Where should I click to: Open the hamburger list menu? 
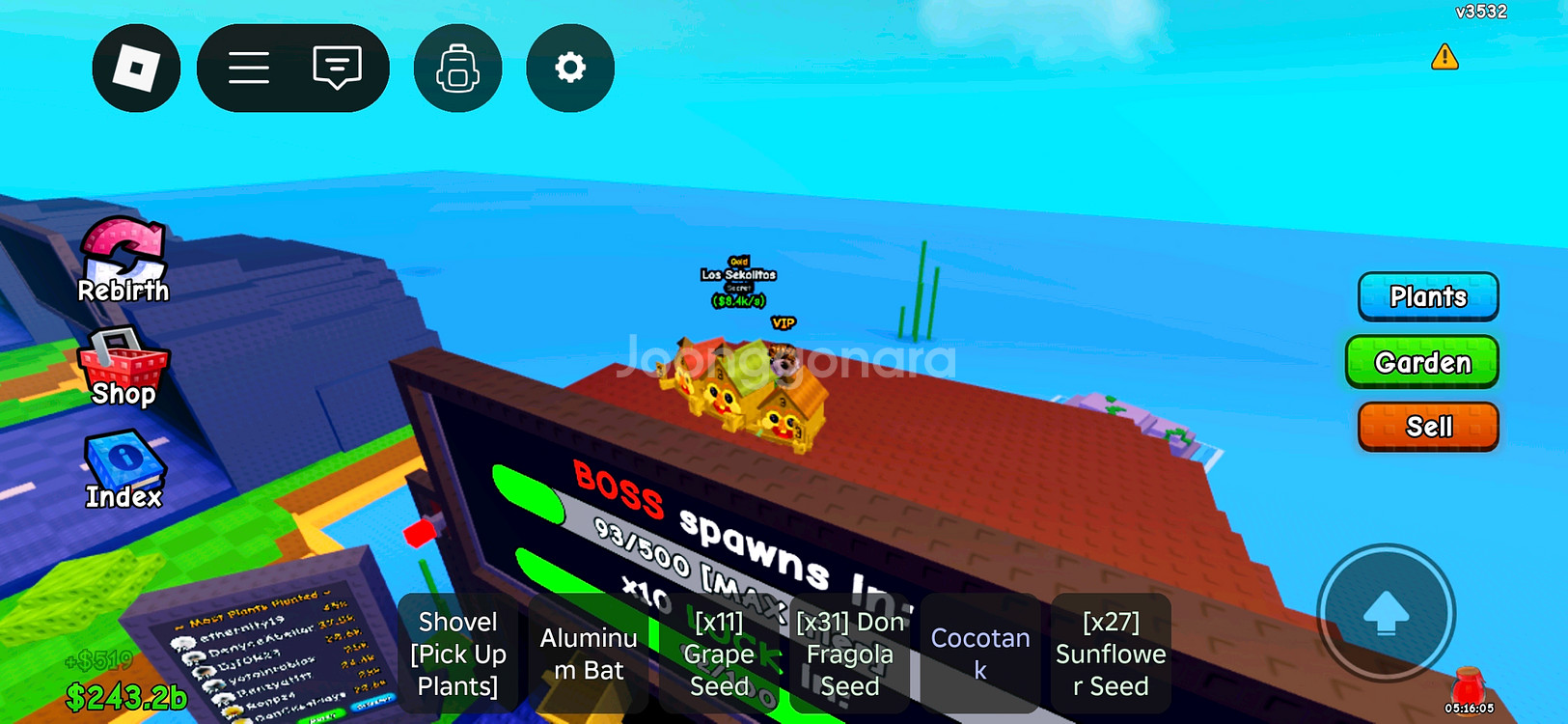(x=249, y=69)
